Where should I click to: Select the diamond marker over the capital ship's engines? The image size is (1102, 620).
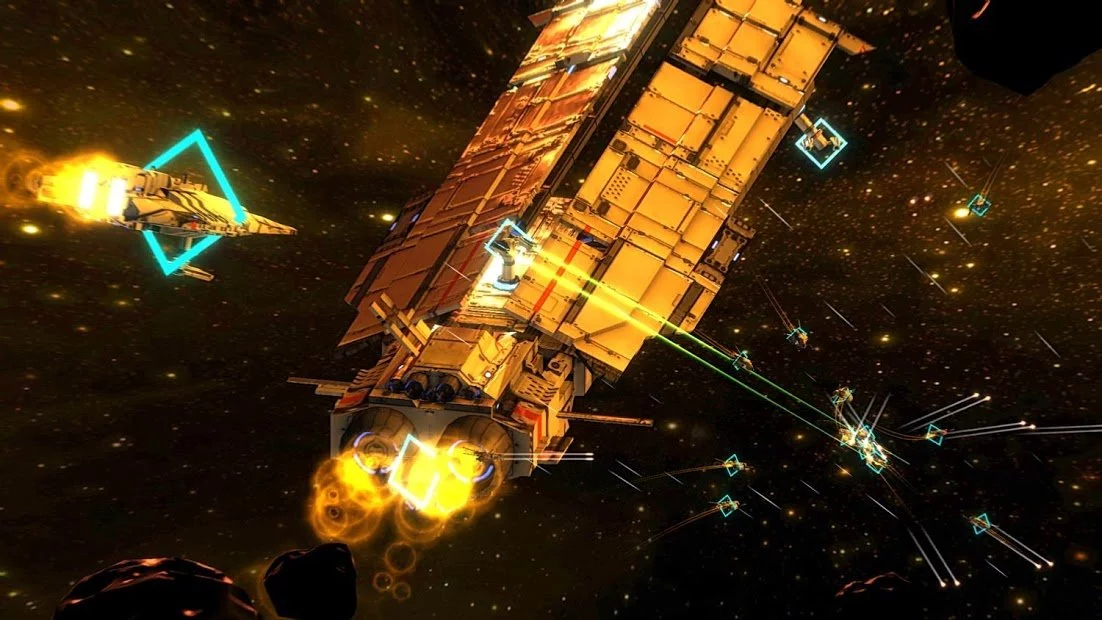click(416, 471)
